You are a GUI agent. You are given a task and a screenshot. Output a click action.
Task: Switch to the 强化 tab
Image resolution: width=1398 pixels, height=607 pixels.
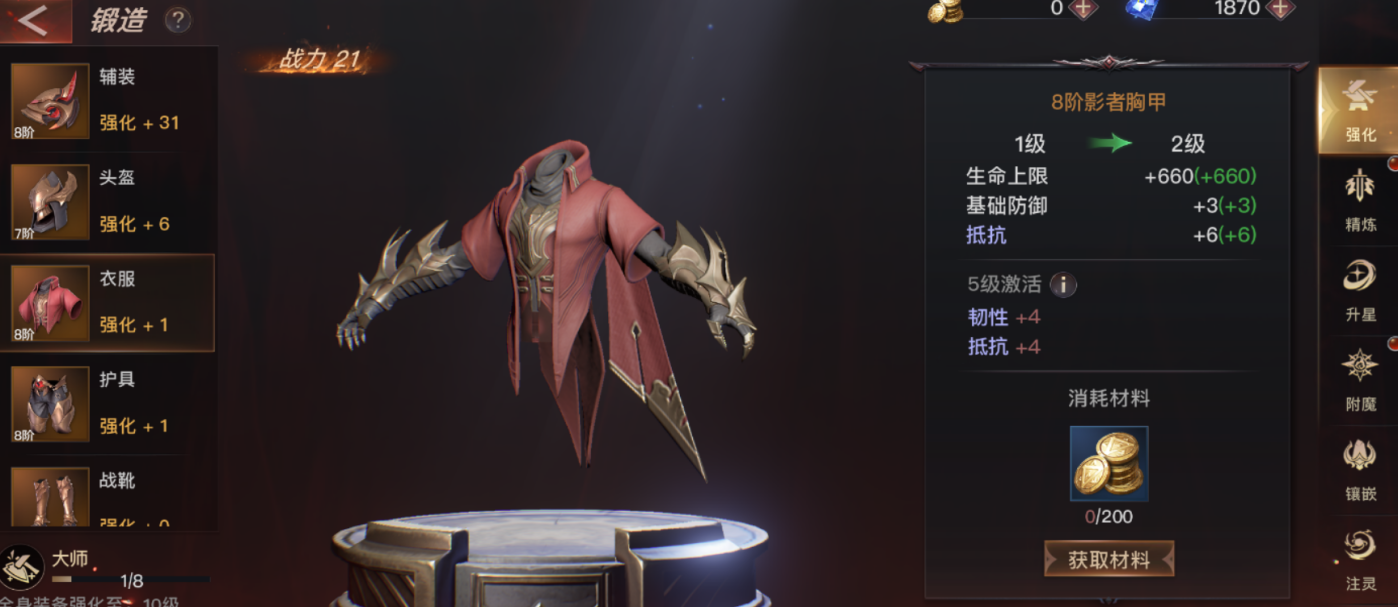point(1360,110)
